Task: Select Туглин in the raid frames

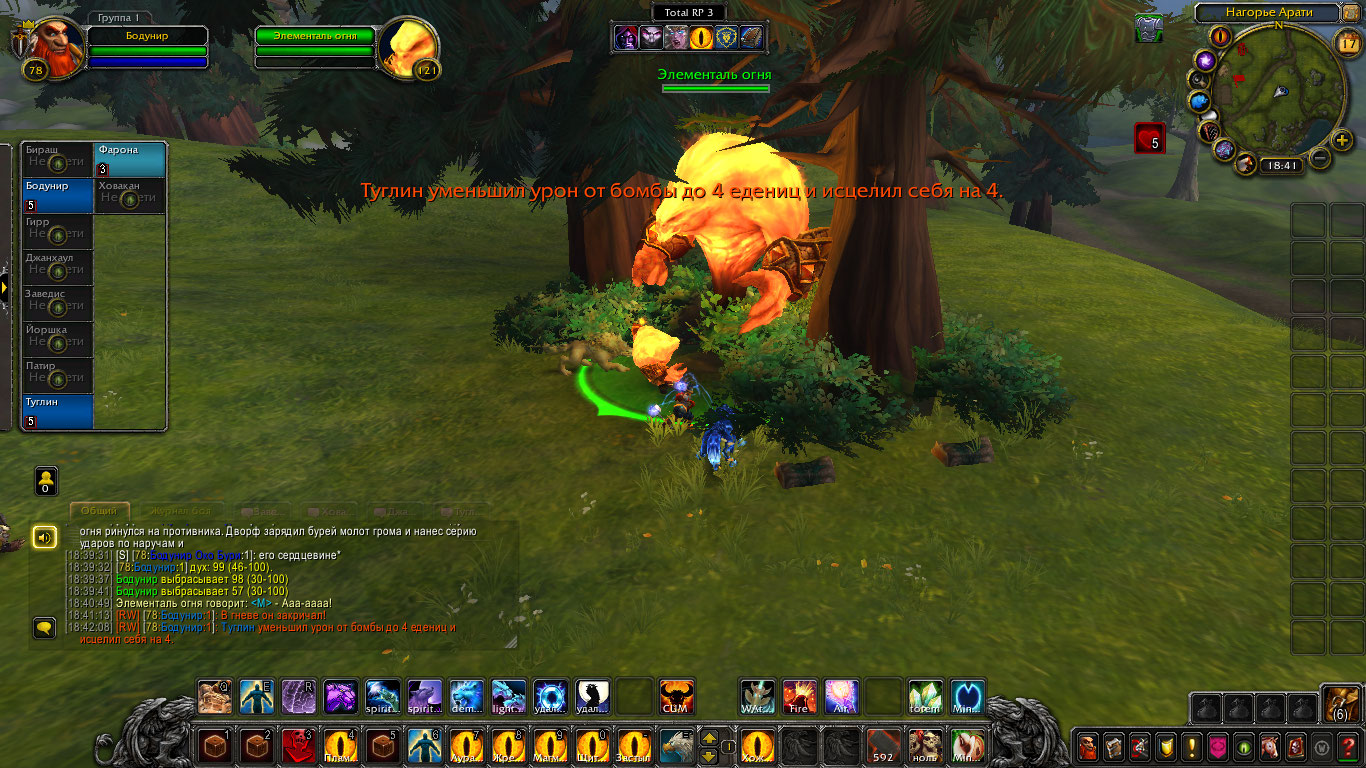Action: click(x=58, y=411)
